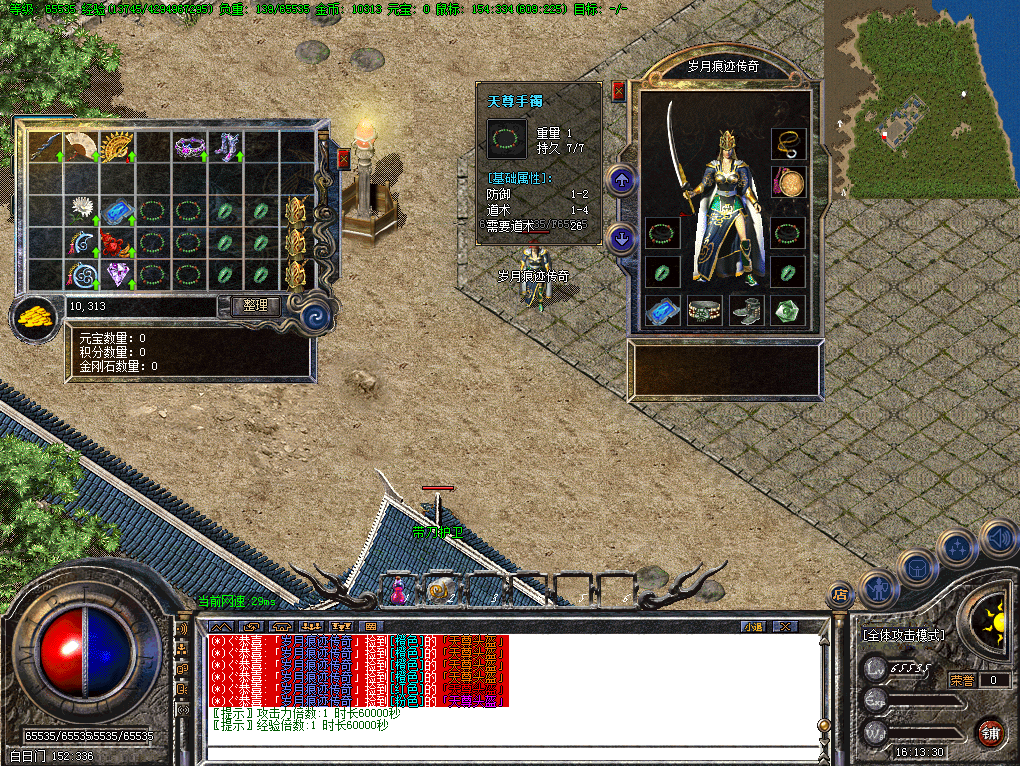Viewport: 1020px width, 766px height.
Task: Select the red knot charm item
Action: [116, 242]
